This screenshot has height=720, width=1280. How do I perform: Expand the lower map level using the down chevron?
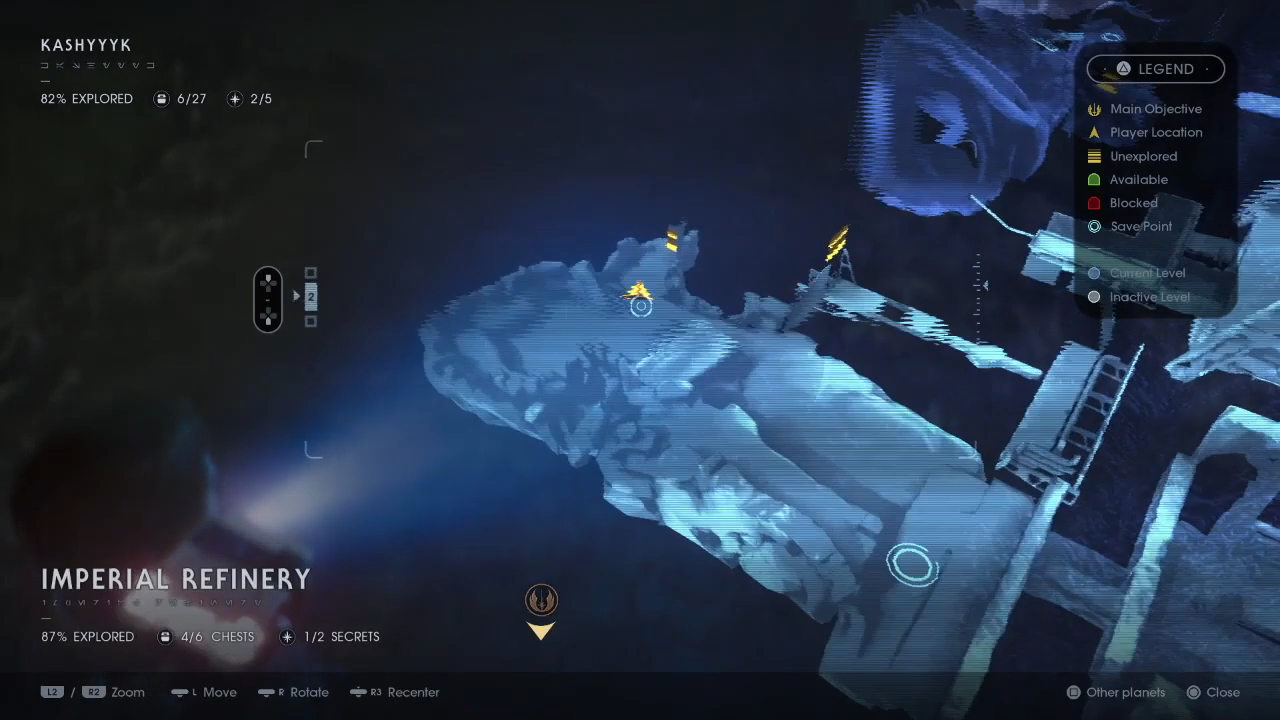pyautogui.click(x=541, y=631)
